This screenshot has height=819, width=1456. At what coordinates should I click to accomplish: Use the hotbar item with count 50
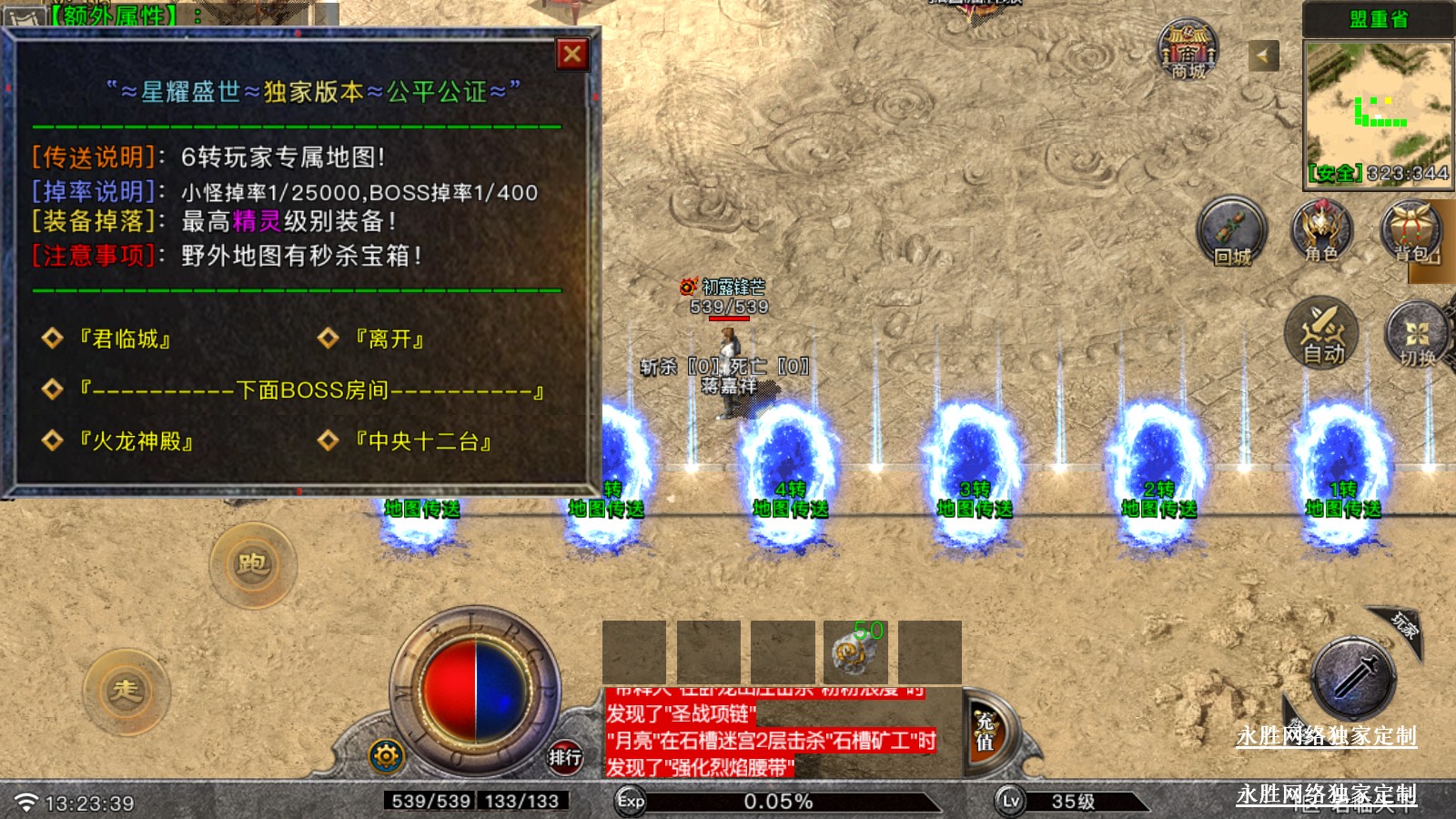click(x=854, y=652)
